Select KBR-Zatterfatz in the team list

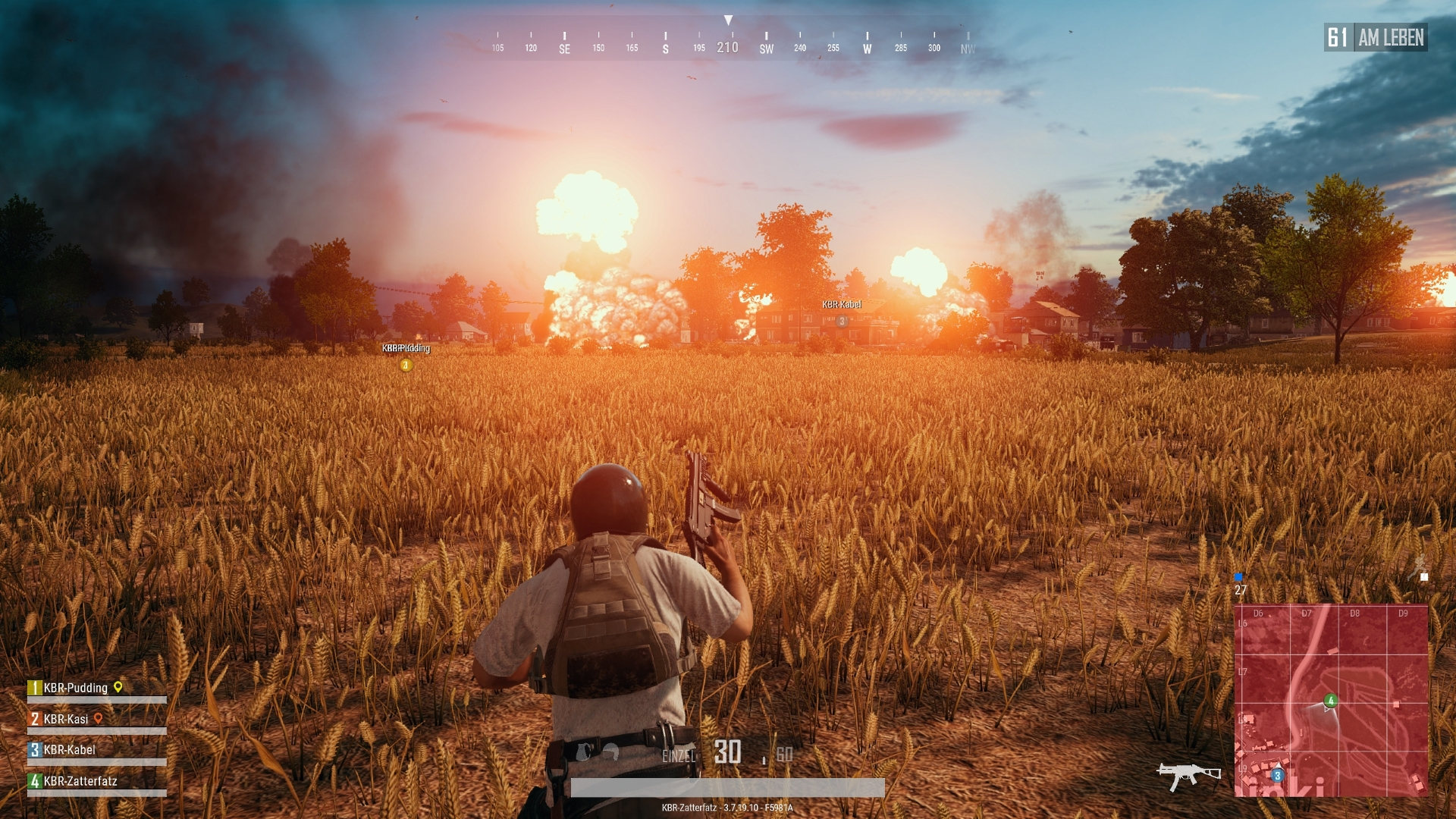(80, 781)
